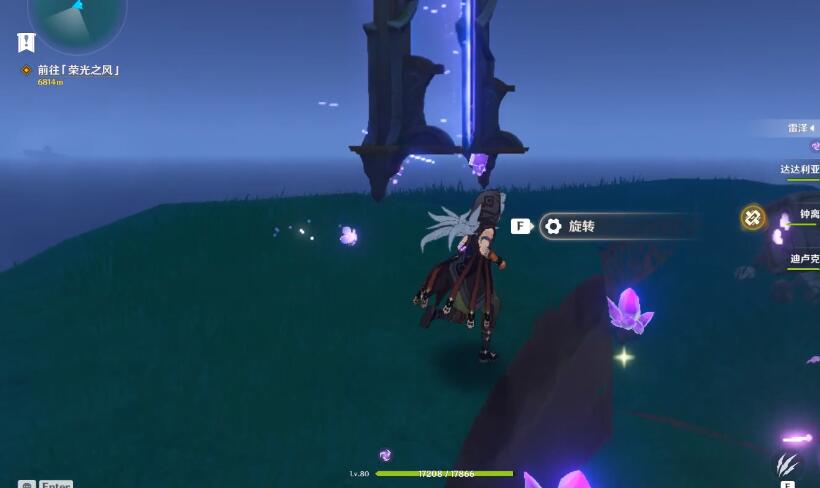Switch to party member 迪卢克
The width and height of the screenshot is (820, 488).
click(804, 259)
